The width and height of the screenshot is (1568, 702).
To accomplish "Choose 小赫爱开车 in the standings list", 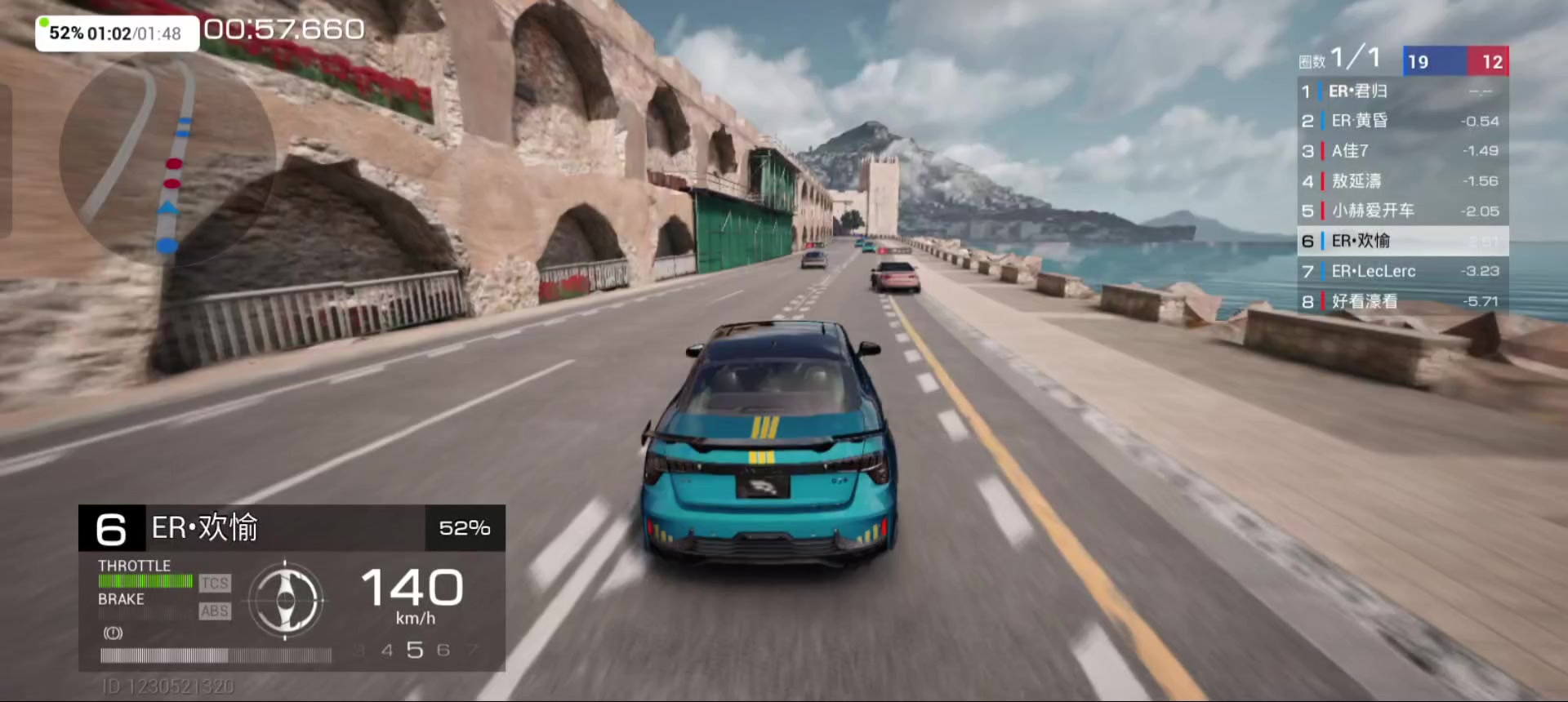I will click(x=1401, y=211).
